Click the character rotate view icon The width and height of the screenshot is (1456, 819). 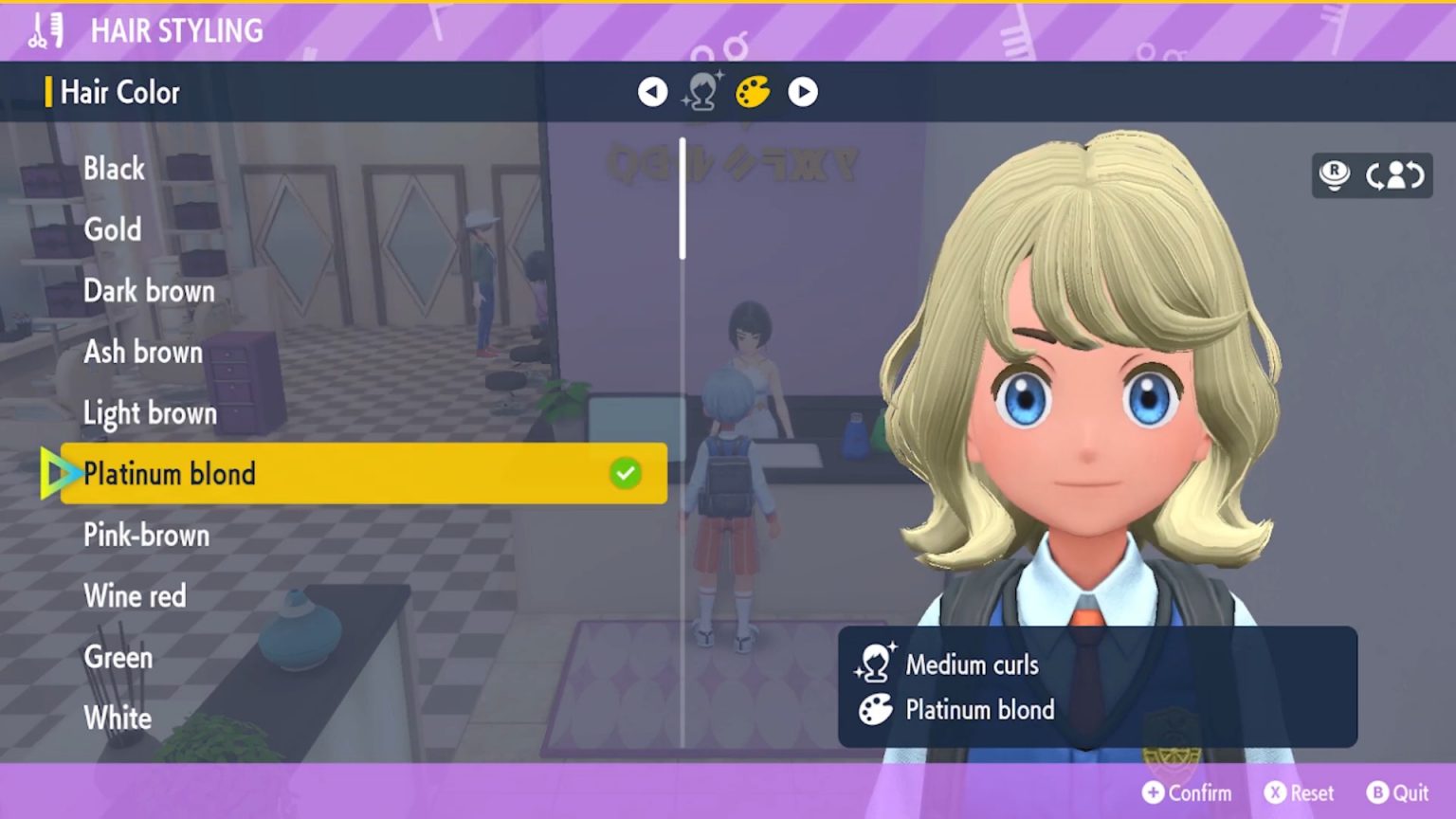[1394, 175]
